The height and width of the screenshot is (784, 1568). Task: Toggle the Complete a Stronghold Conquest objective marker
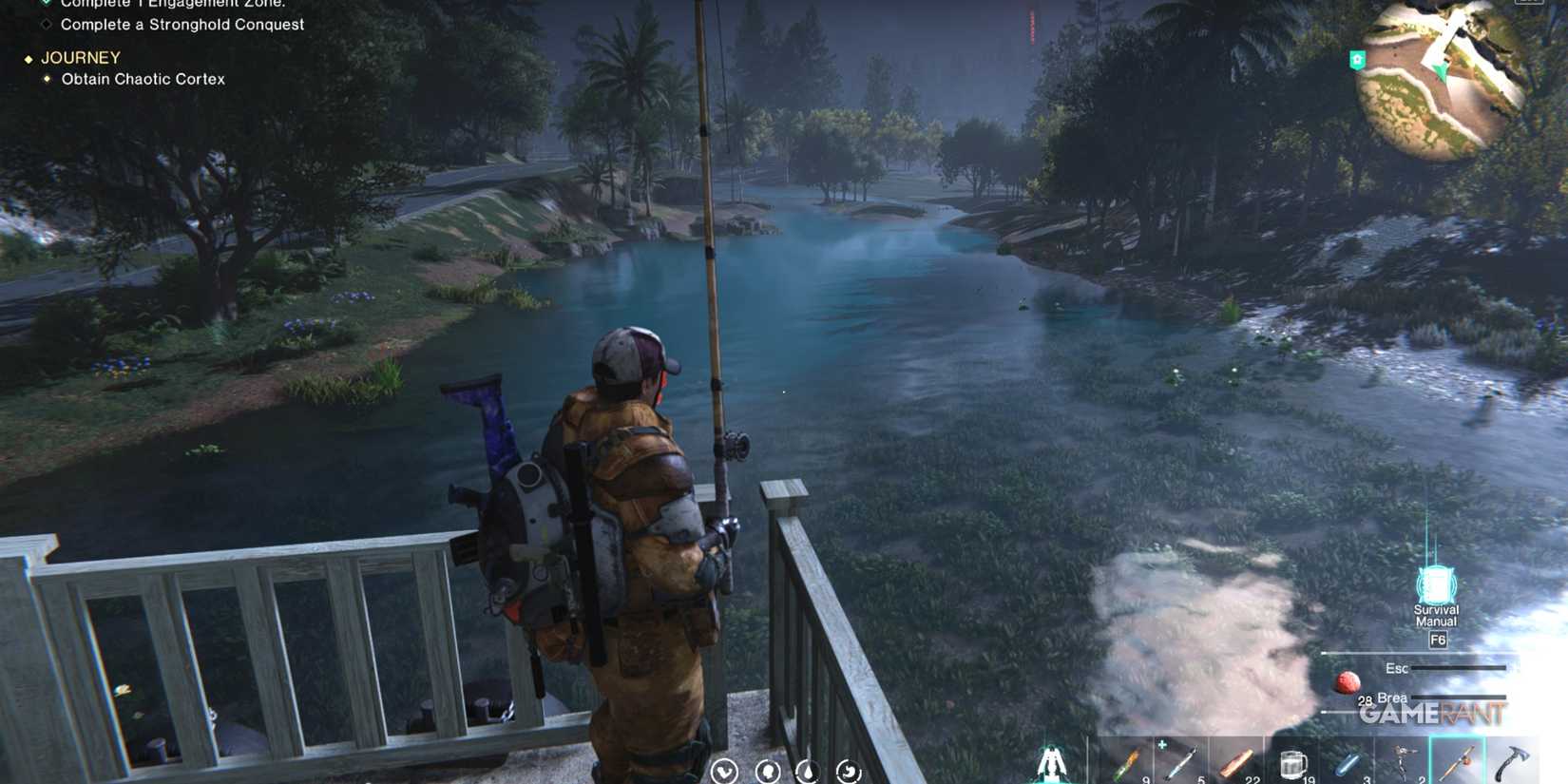[45, 24]
